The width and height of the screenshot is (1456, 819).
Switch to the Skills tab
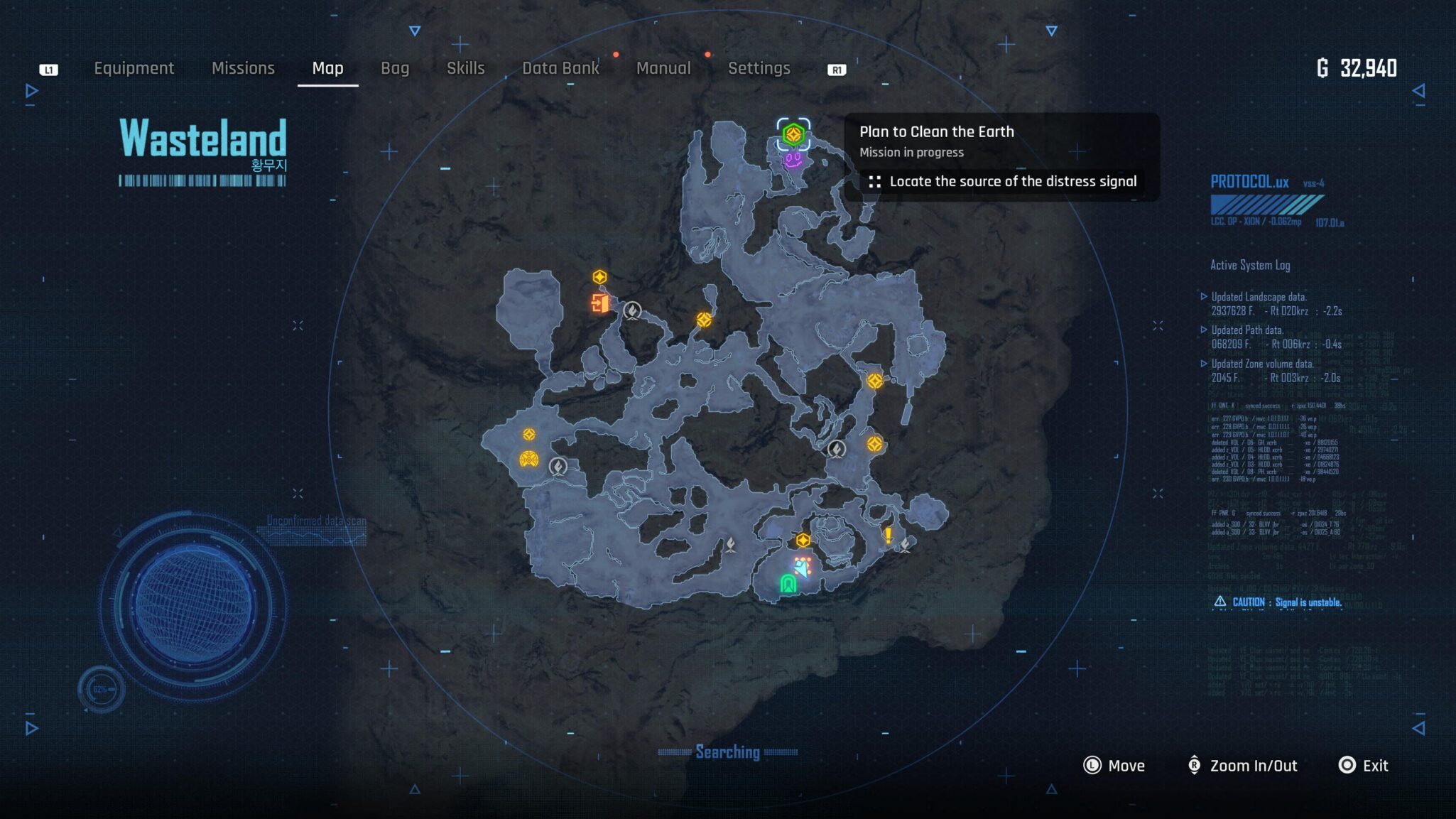(465, 68)
